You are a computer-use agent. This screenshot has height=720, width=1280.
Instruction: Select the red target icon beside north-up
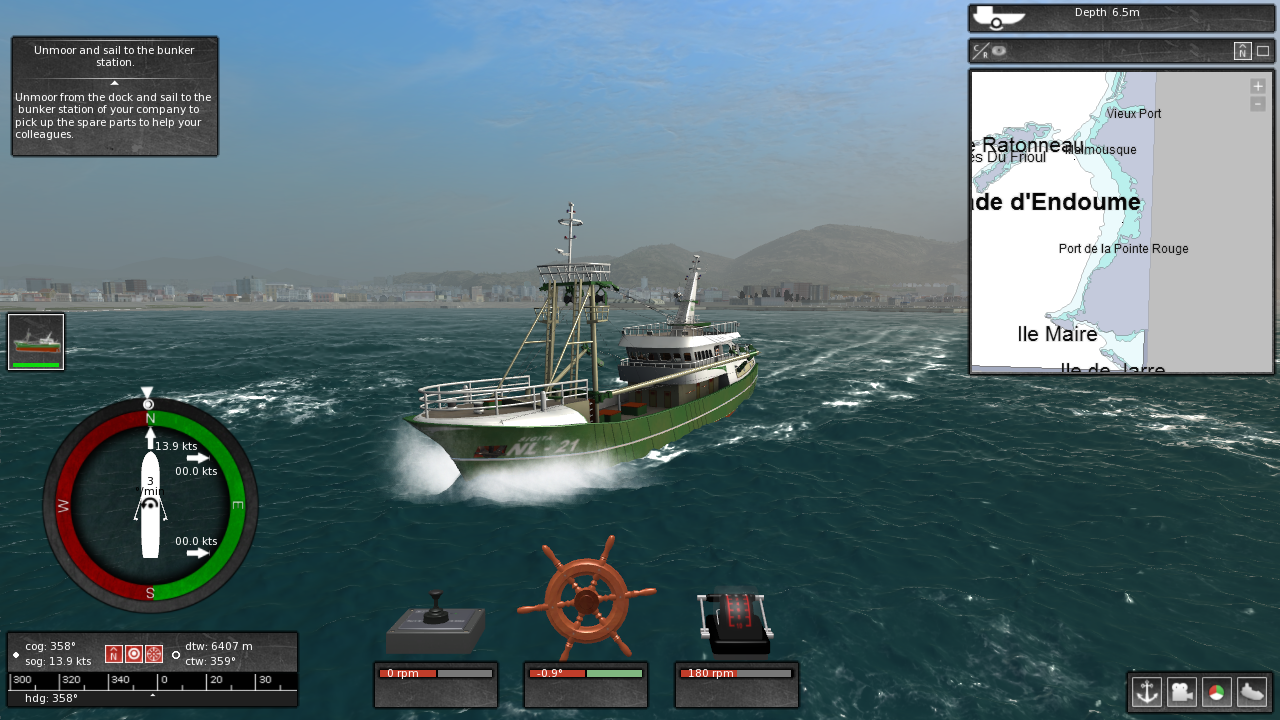coord(135,653)
